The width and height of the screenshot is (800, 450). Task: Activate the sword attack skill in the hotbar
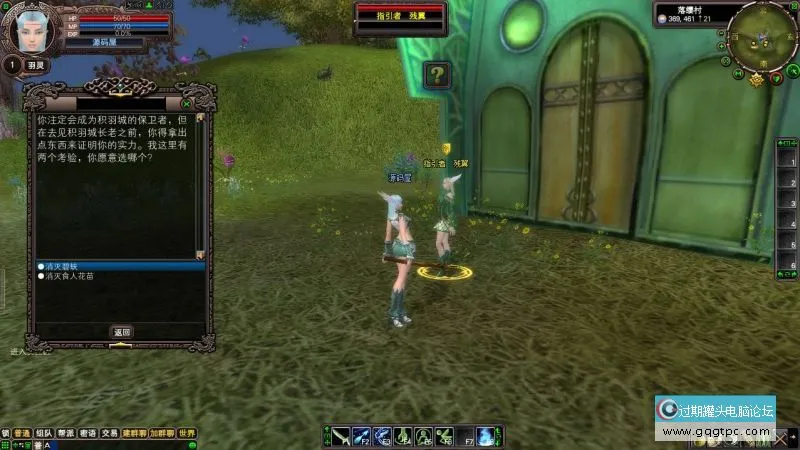click(341, 435)
